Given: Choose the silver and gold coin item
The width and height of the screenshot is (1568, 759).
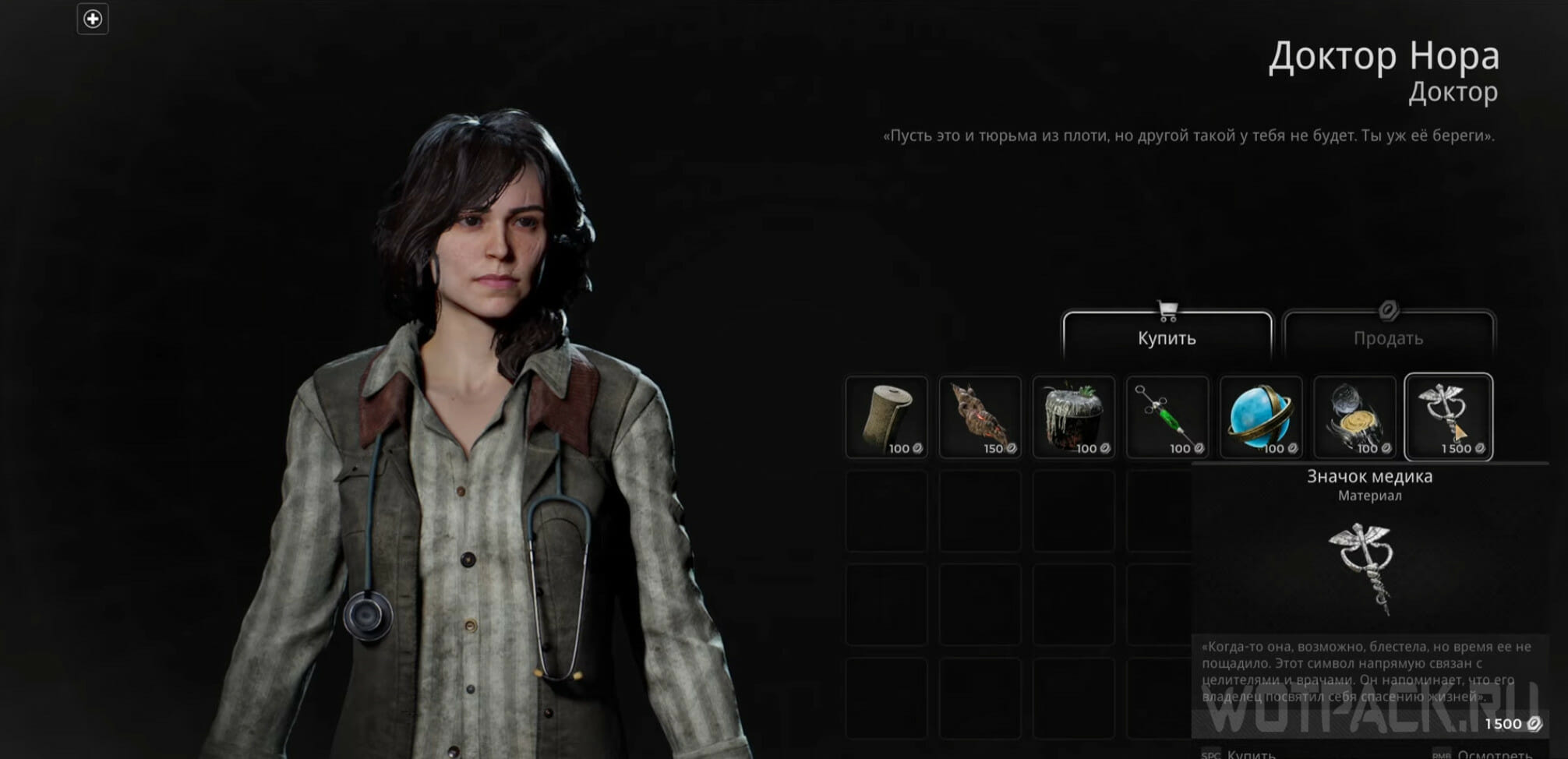Looking at the screenshot, I should pos(1354,417).
